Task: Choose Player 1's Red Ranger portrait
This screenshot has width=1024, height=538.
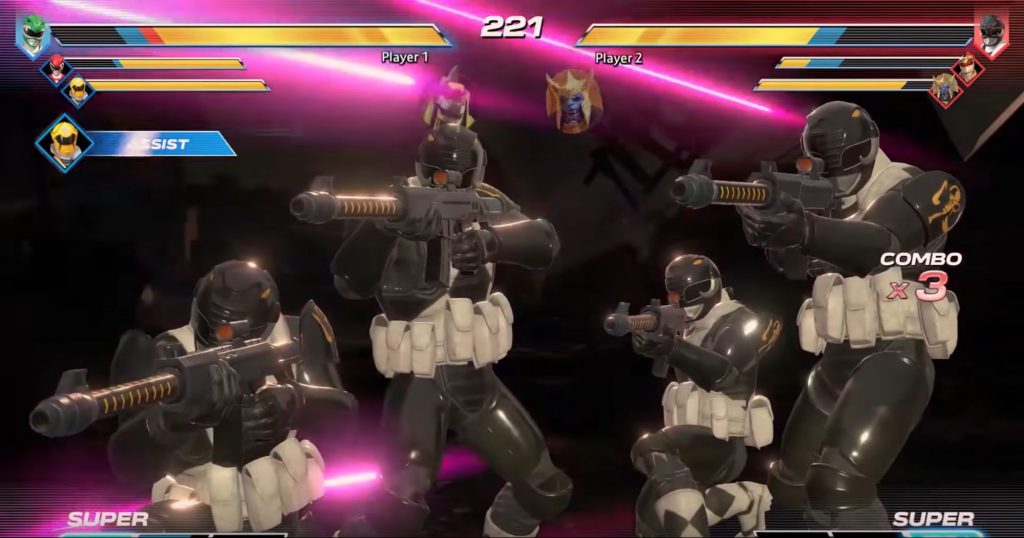Action: [x=53, y=67]
